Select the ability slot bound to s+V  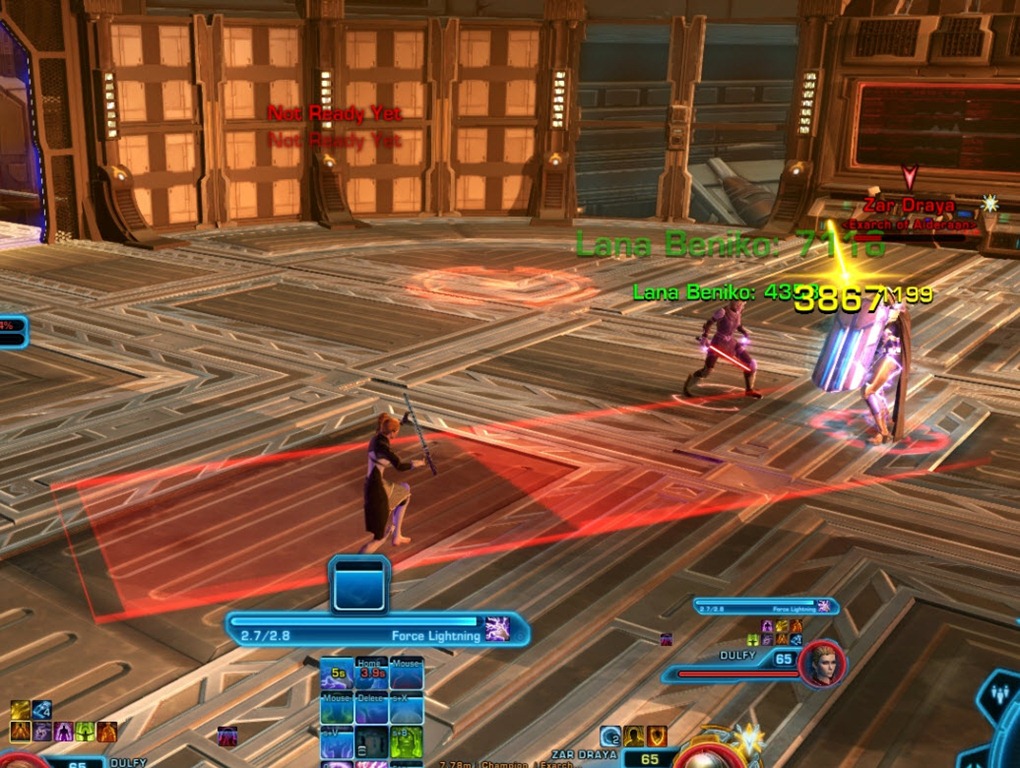(337, 742)
